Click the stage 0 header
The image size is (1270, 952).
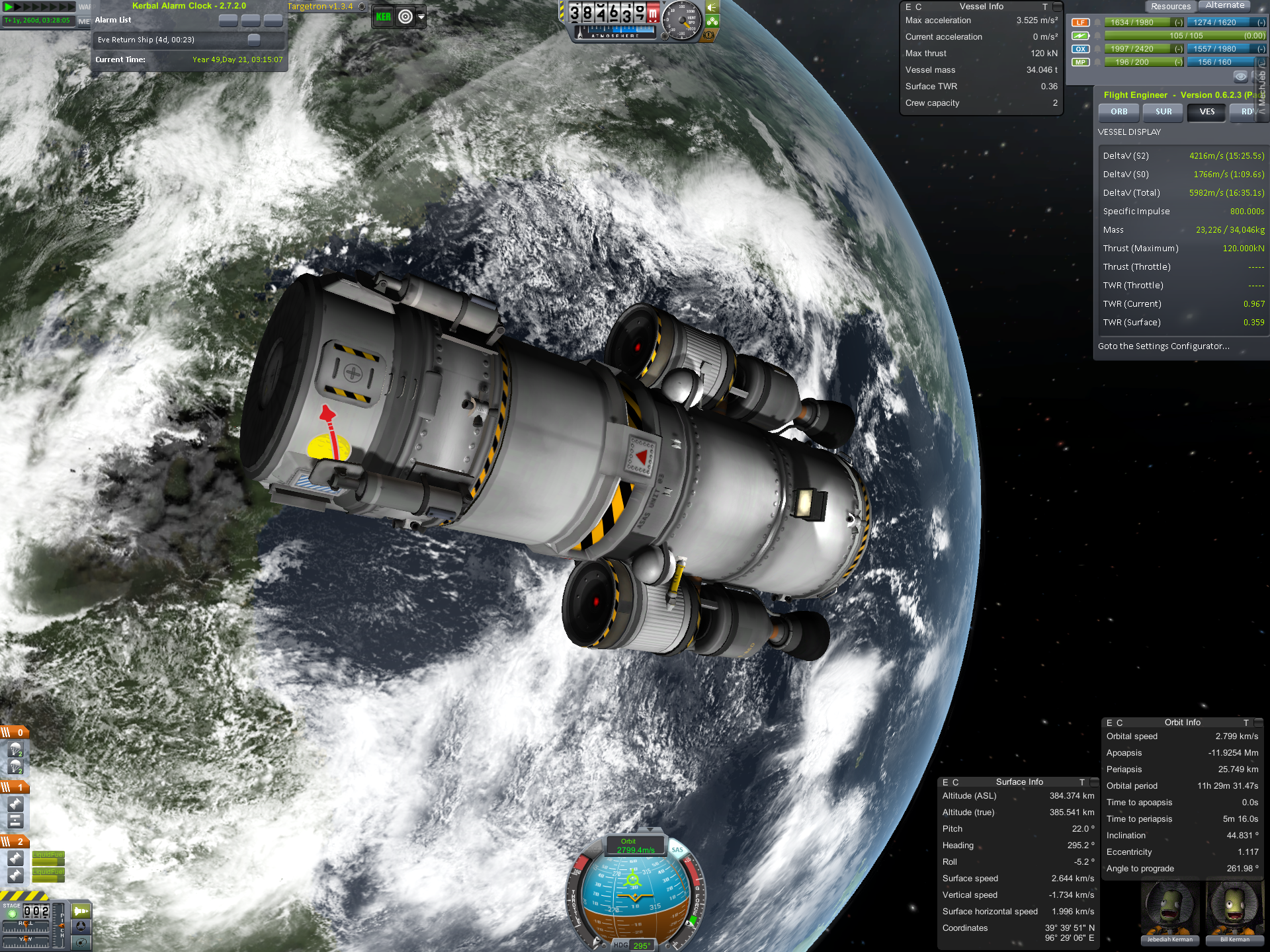pos(15,733)
